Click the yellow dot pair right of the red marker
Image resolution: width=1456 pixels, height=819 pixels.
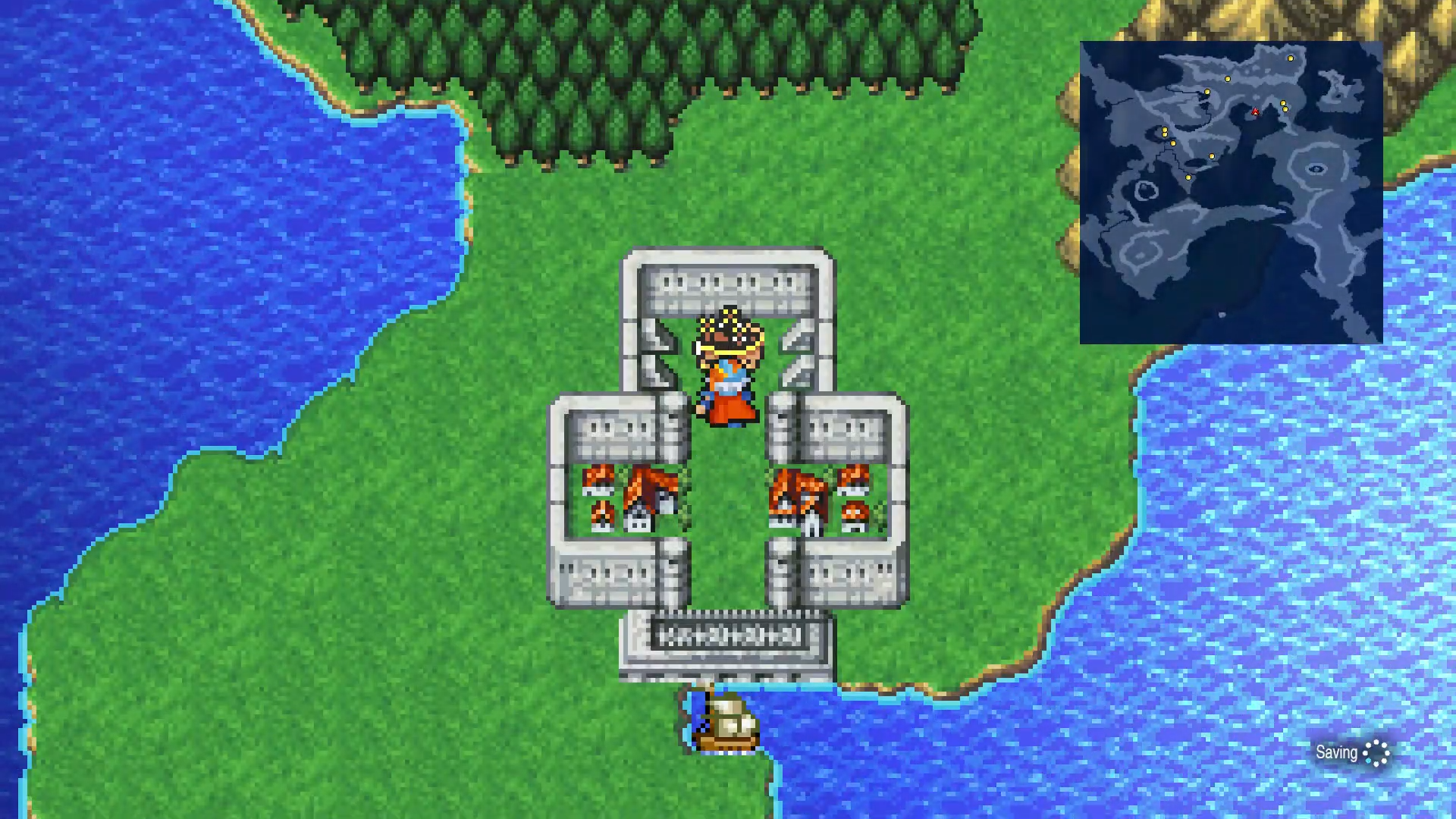1284,105
